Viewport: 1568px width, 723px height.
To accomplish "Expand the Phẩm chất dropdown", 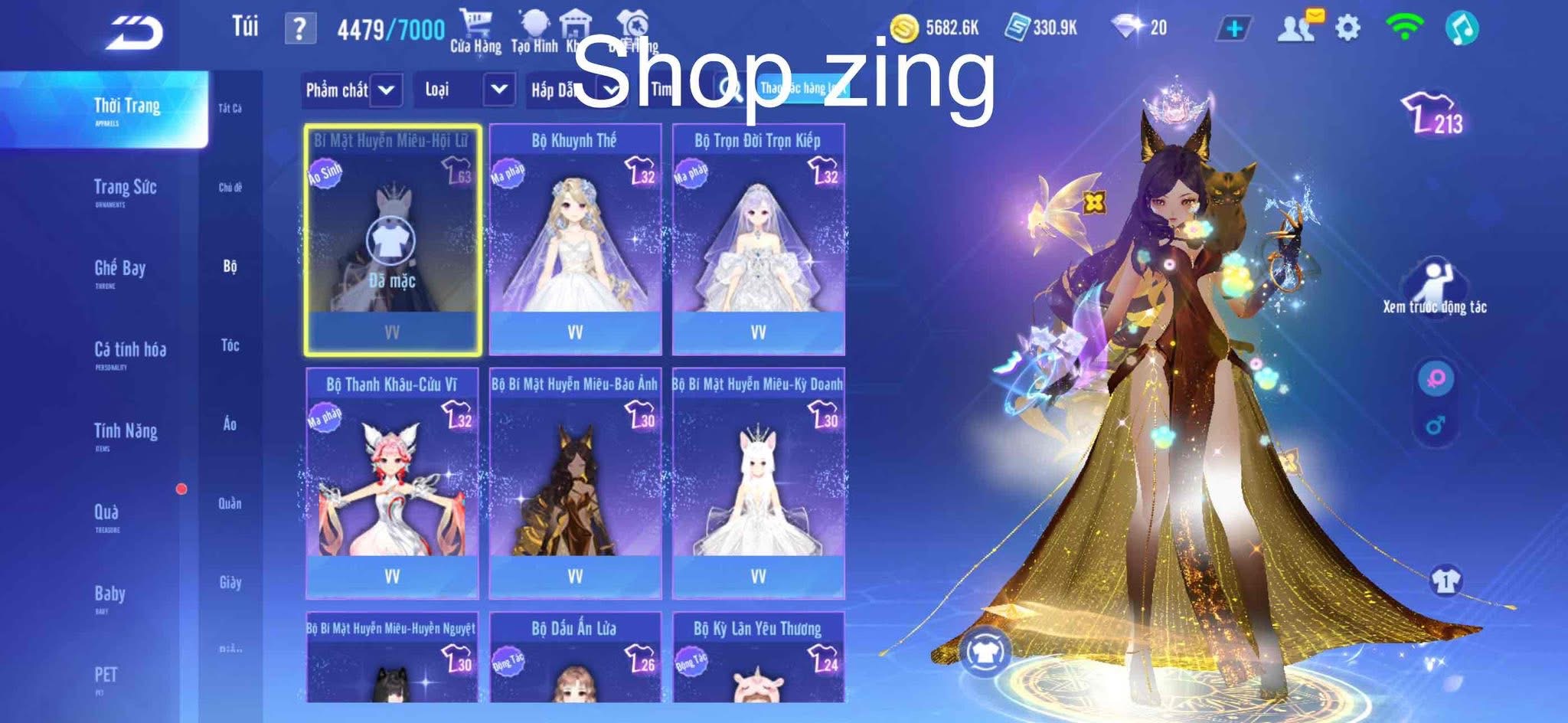I will click(353, 90).
